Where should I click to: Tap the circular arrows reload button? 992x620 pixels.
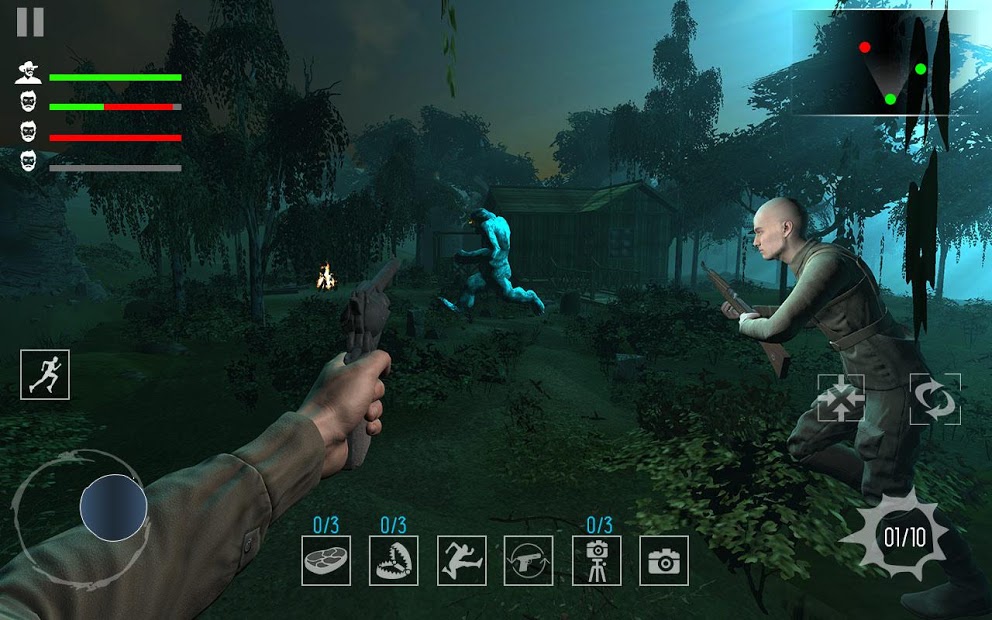coord(935,399)
